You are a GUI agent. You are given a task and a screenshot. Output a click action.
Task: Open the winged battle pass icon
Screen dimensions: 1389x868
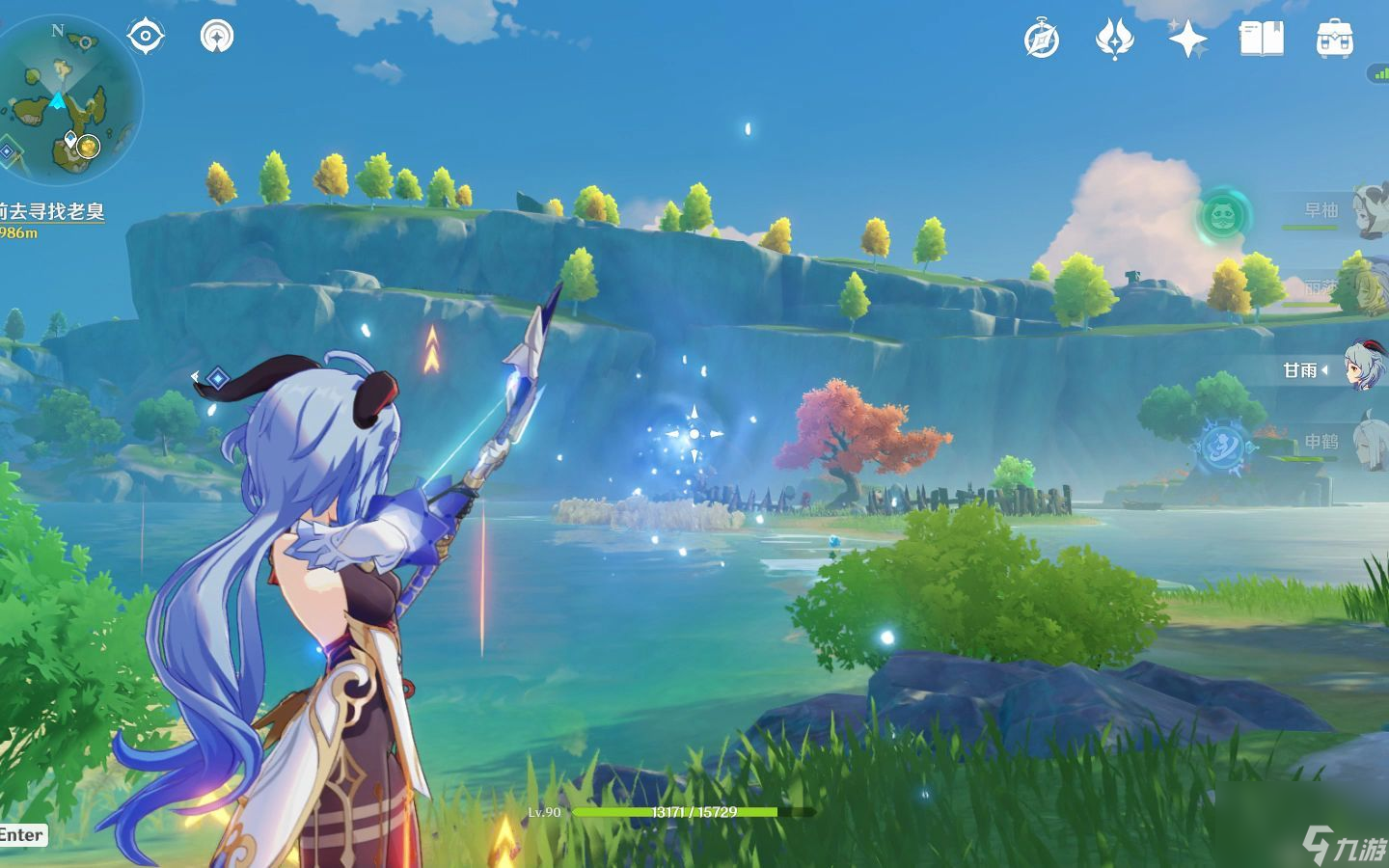pyautogui.click(x=1114, y=40)
